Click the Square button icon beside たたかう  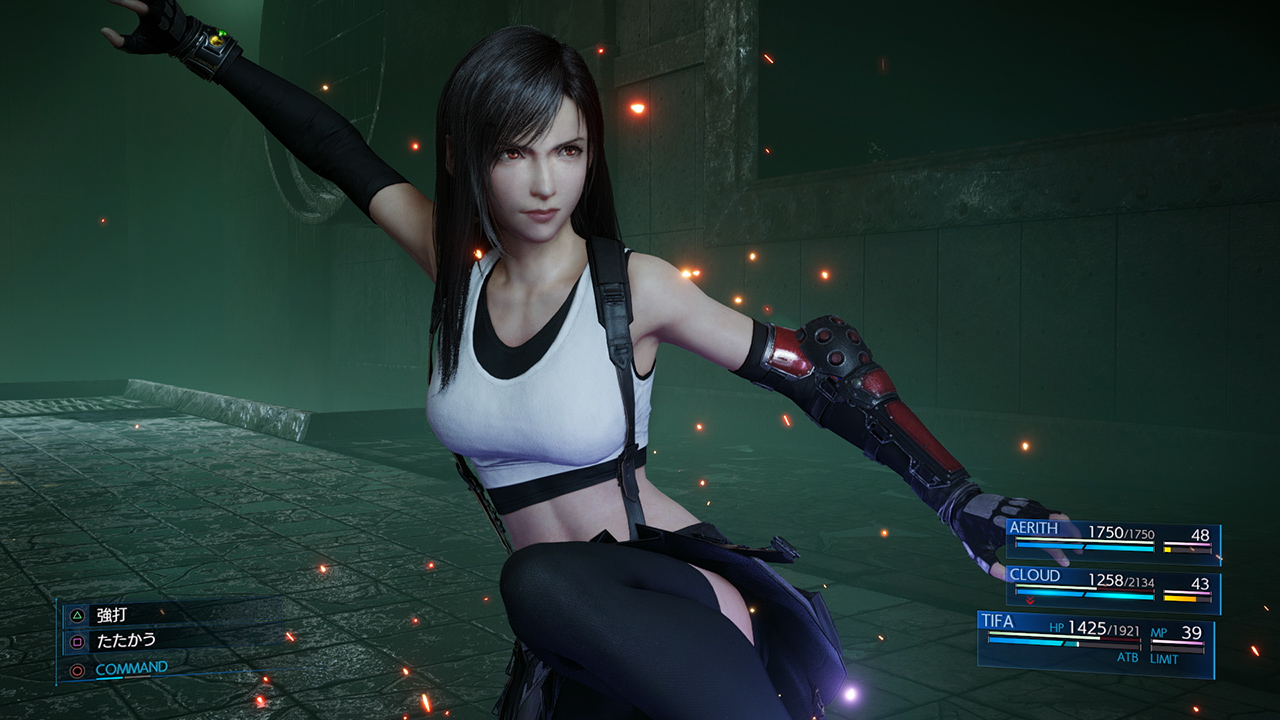coord(77,642)
